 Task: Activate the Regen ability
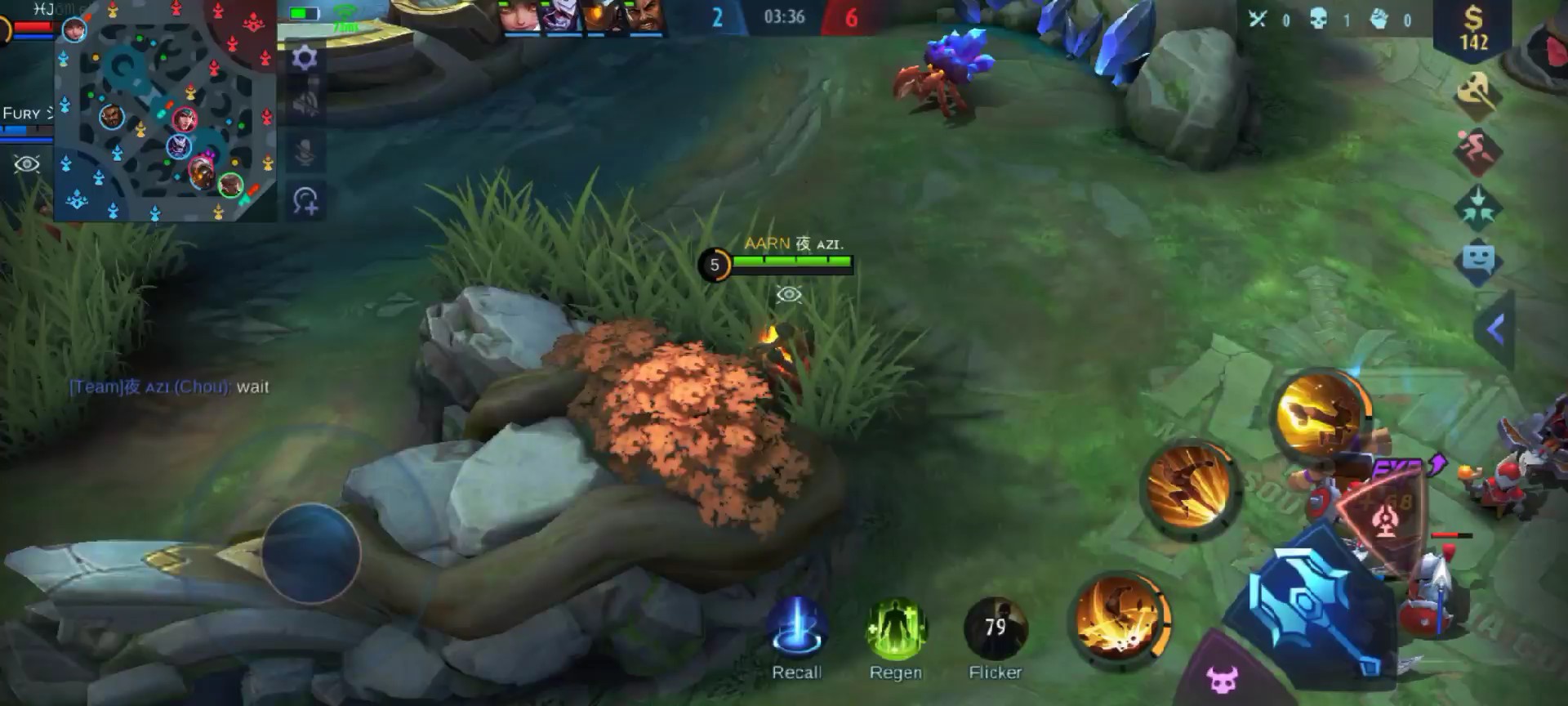coord(895,628)
